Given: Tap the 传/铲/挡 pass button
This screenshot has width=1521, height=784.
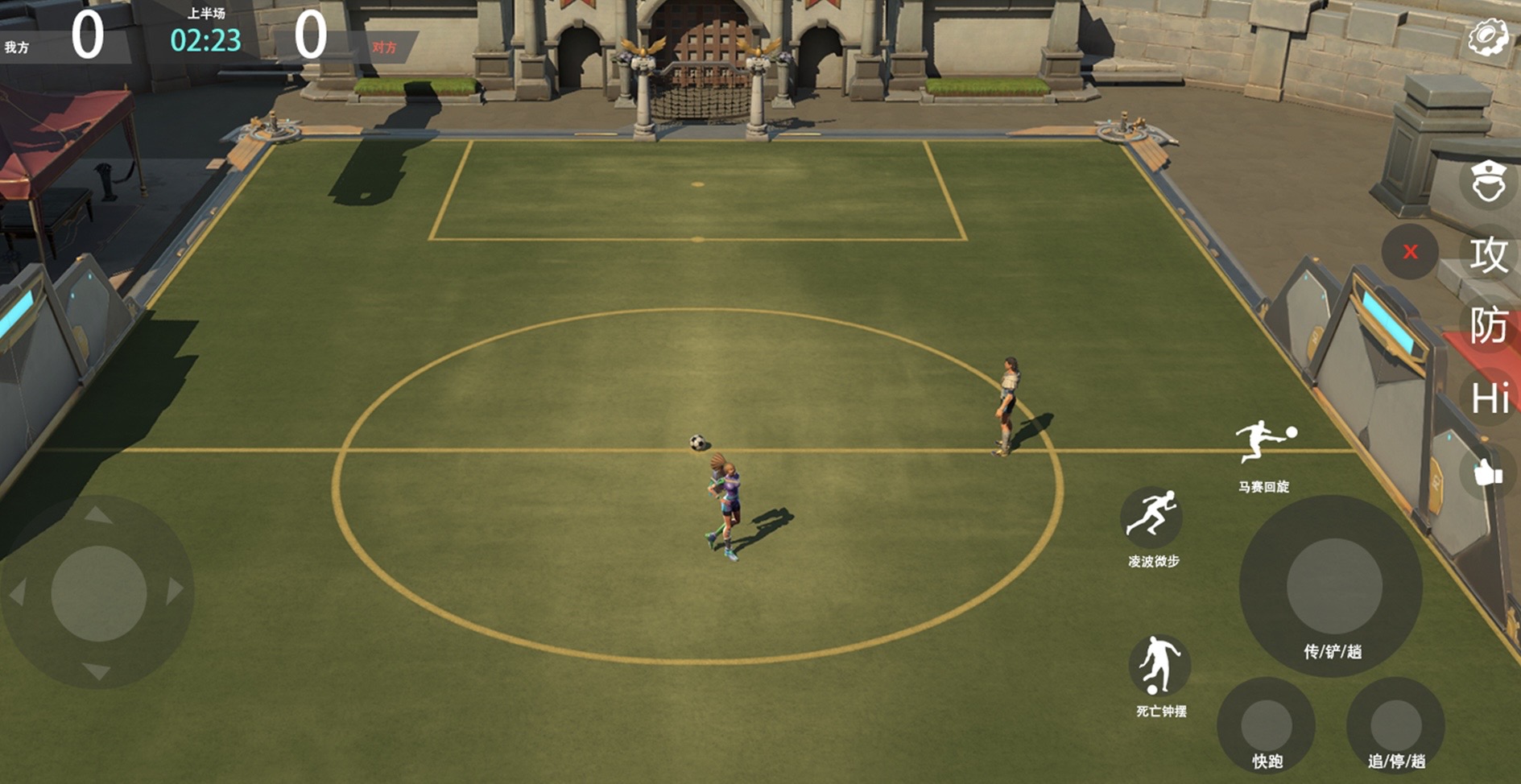Looking at the screenshot, I should click(1333, 586).
